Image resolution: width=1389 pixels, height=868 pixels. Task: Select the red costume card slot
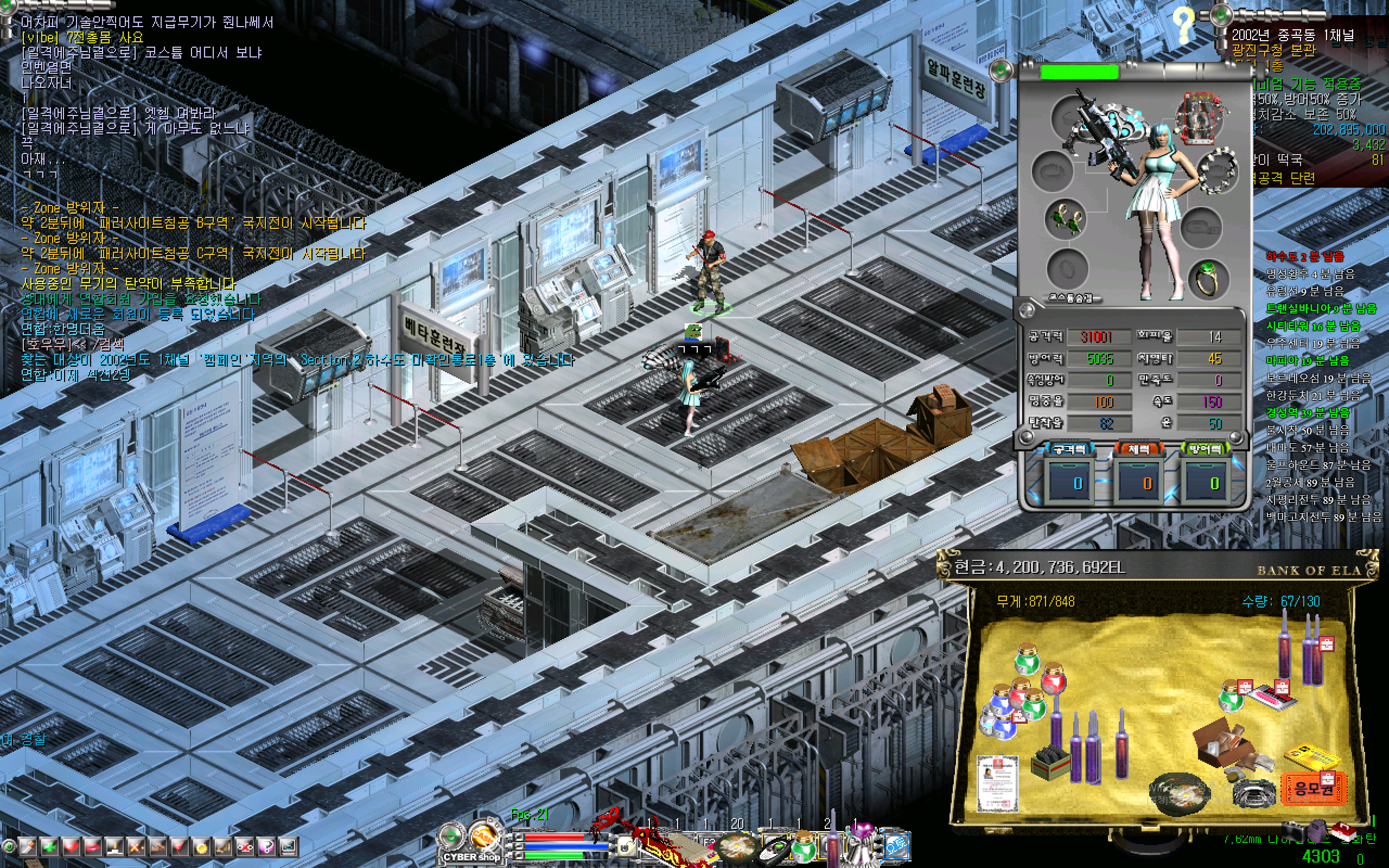[x=1199, y=119]
